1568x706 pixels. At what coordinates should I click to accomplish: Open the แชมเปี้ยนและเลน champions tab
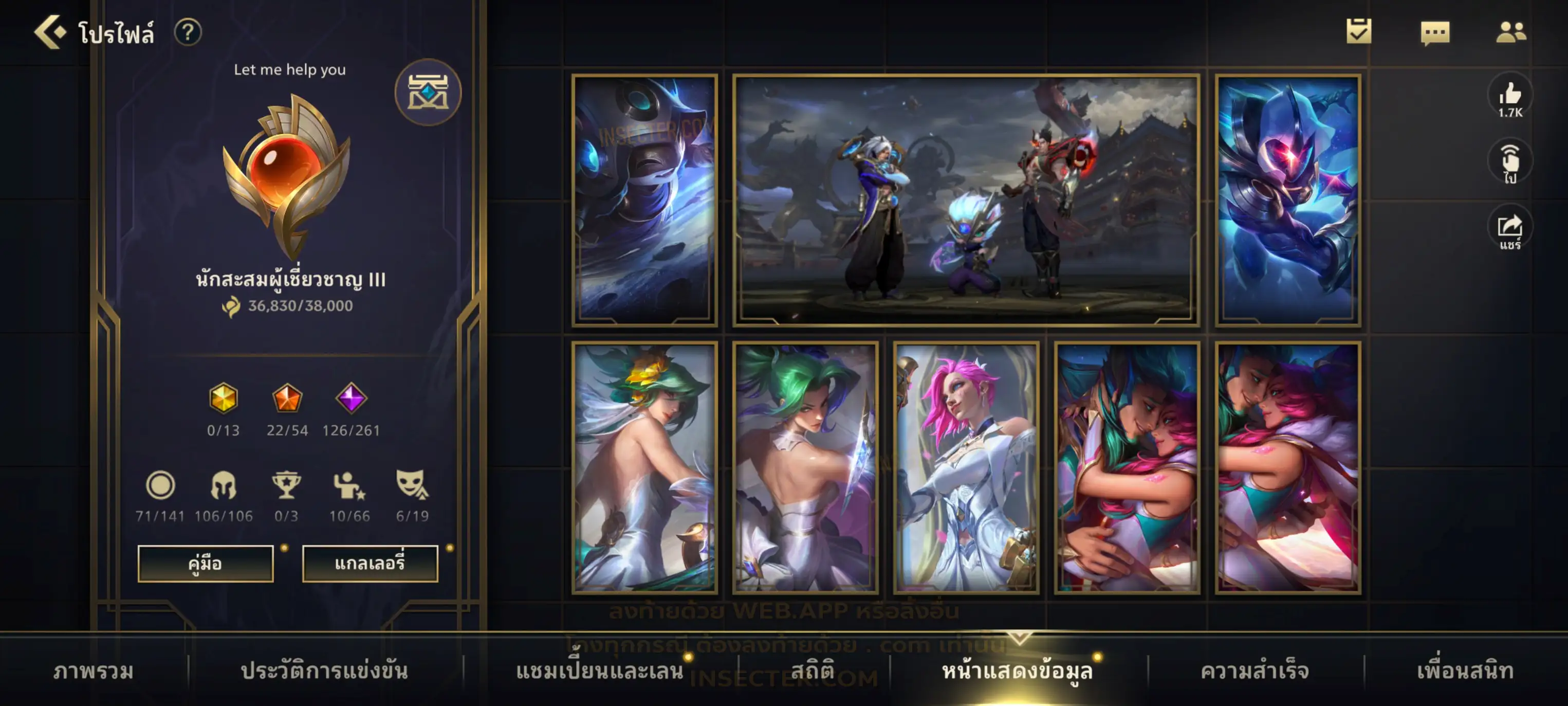point(599,671)
